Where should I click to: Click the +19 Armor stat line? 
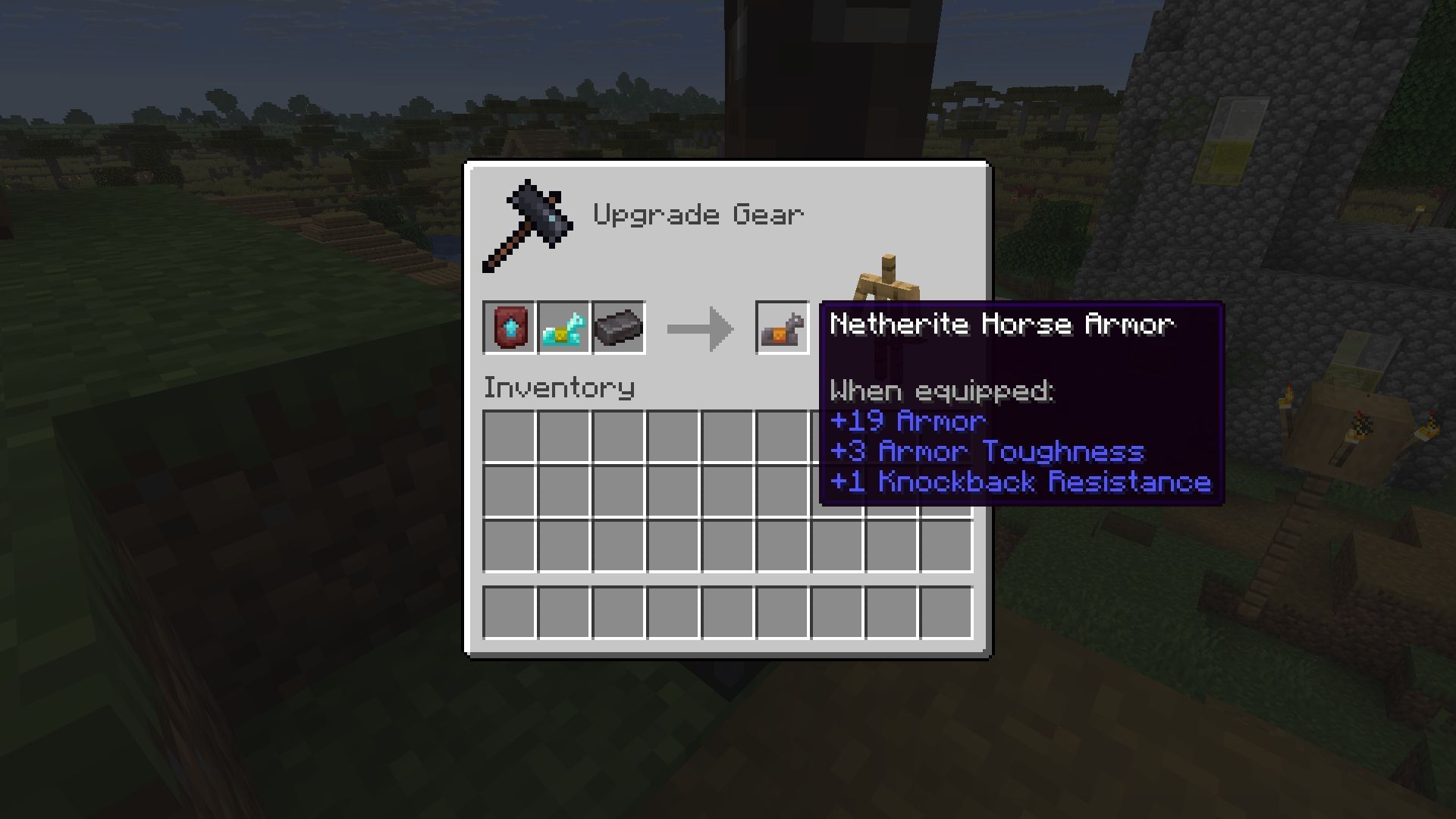tap(908, 422)
